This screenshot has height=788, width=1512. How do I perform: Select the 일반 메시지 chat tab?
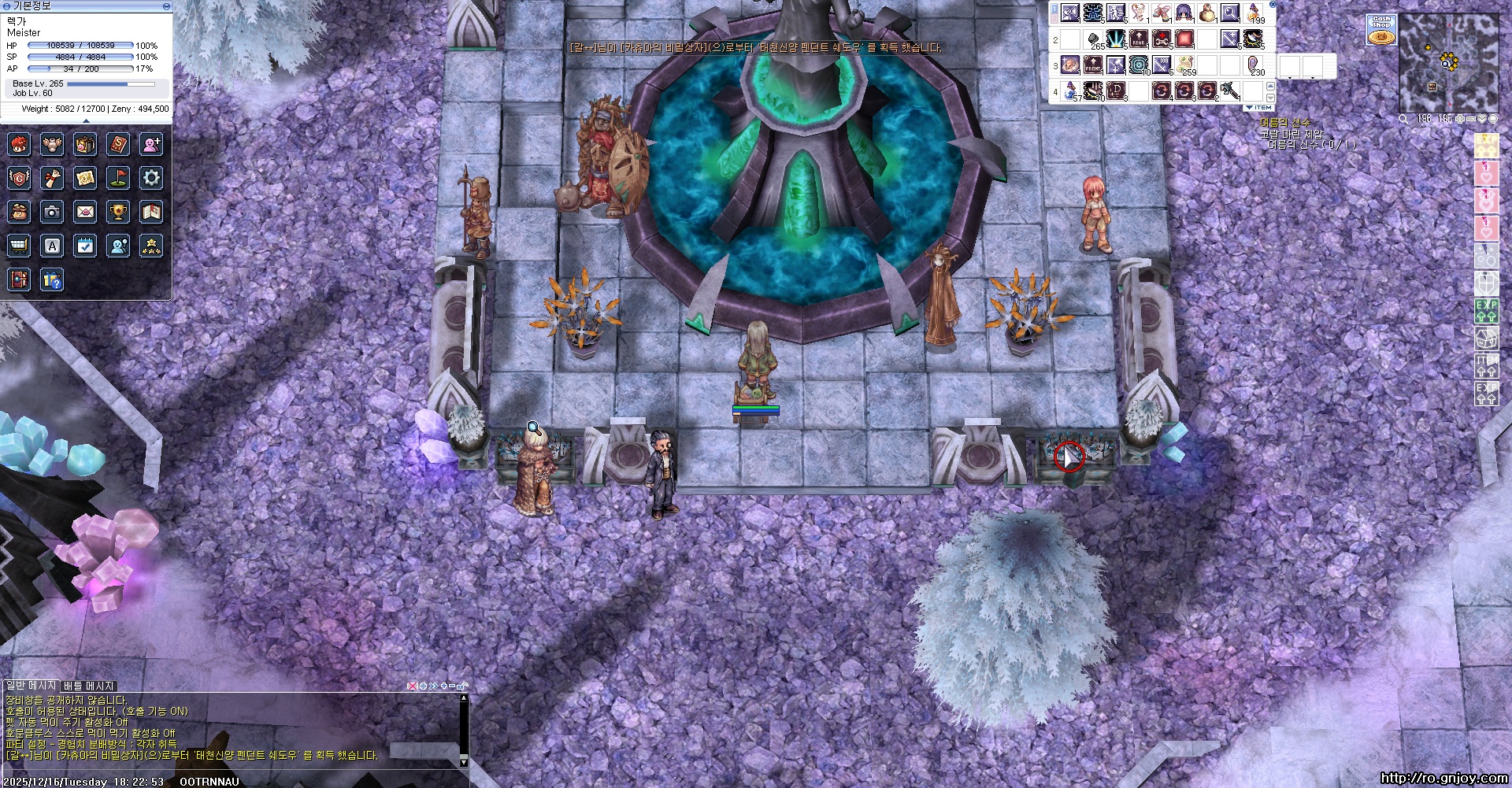point(31,686)
